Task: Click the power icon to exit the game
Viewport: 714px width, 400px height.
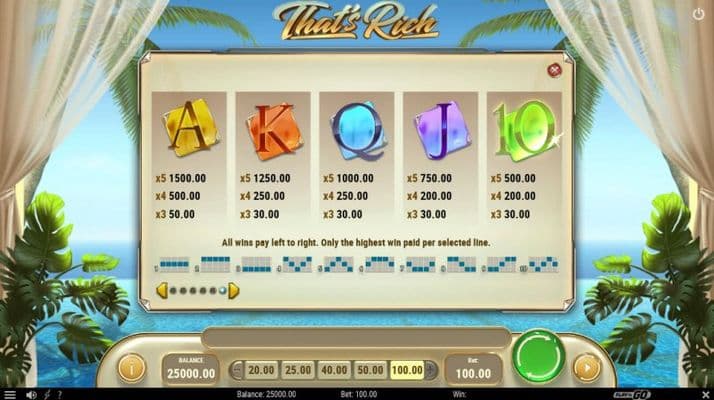Action: [x=698, y=14]
